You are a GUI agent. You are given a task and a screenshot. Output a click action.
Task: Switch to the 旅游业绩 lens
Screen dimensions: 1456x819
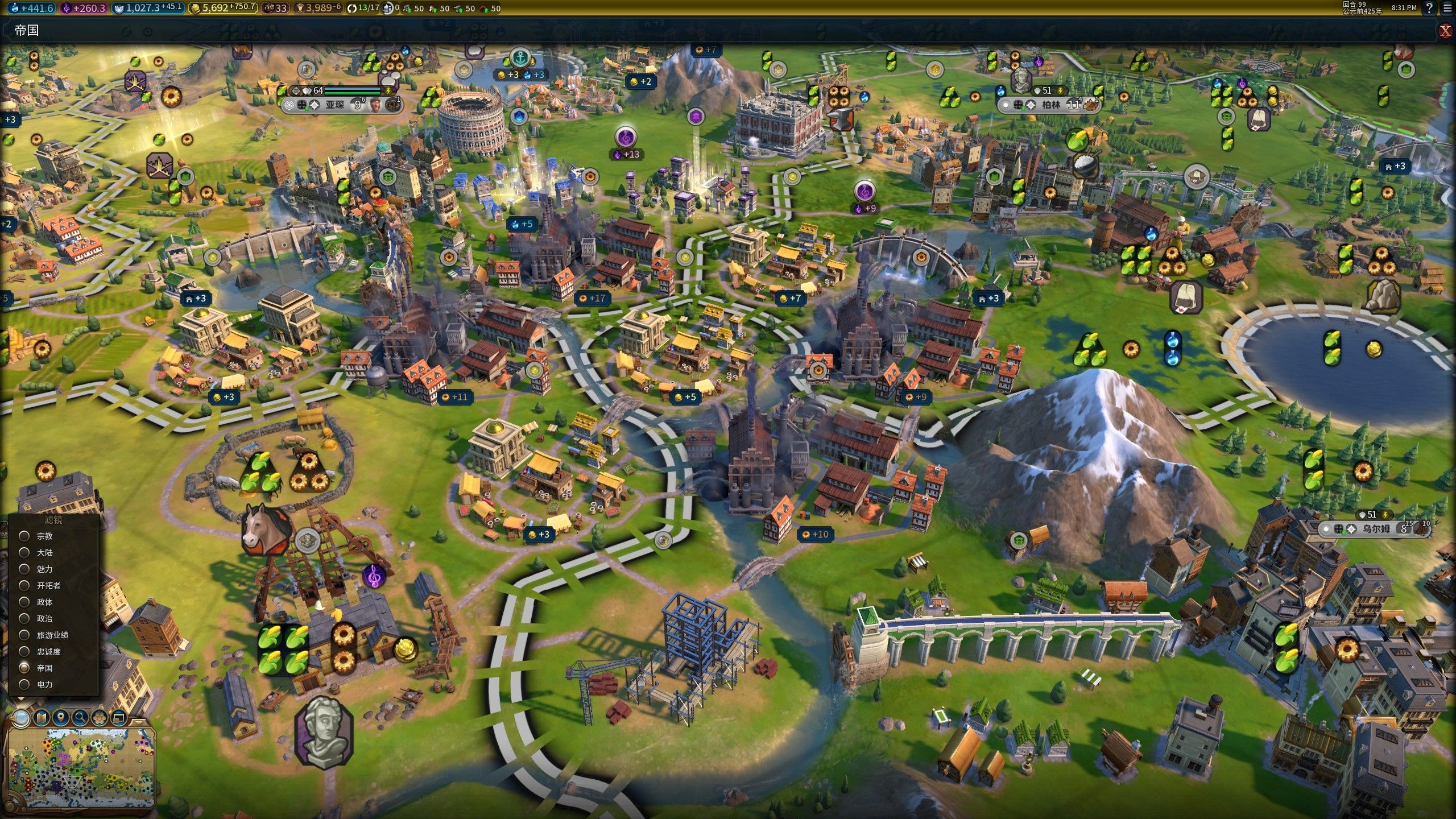tap(24, 635)
